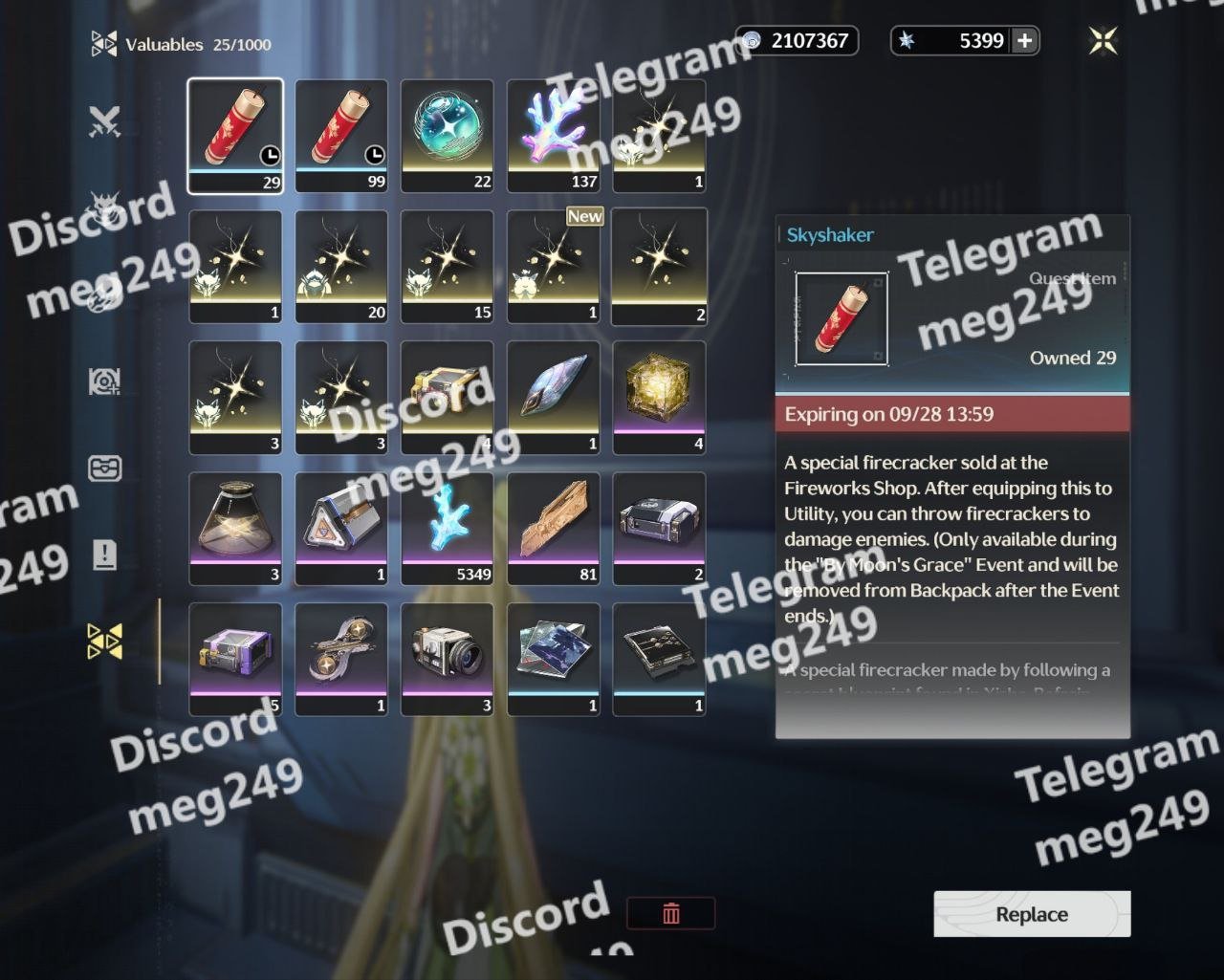
Task: Select the camera item
Action: click(x=448, y=660)
